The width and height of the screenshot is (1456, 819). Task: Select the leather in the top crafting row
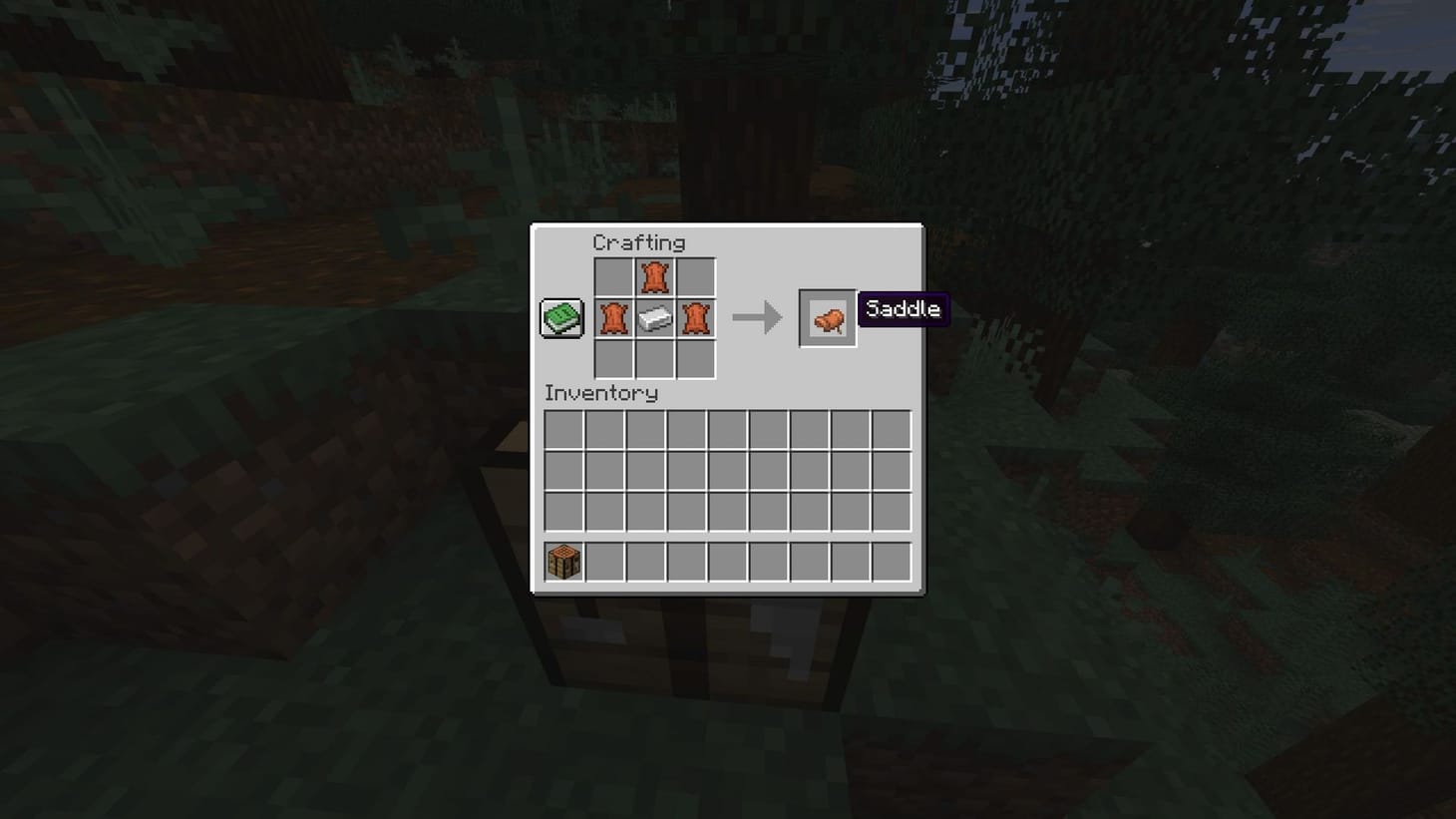pyautogui.click(x=653, y=276)
